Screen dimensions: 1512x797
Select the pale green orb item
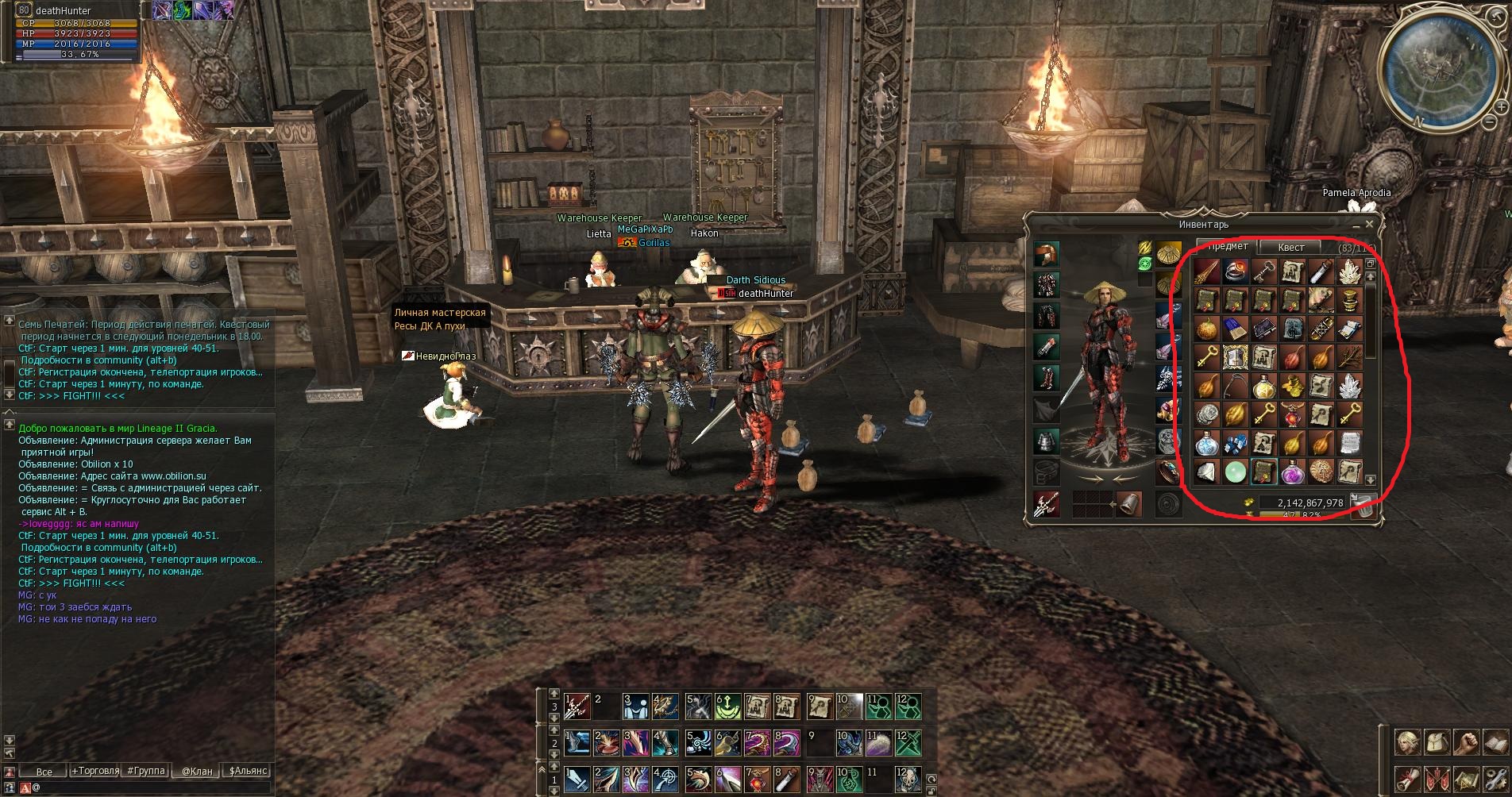(1234, 472)
